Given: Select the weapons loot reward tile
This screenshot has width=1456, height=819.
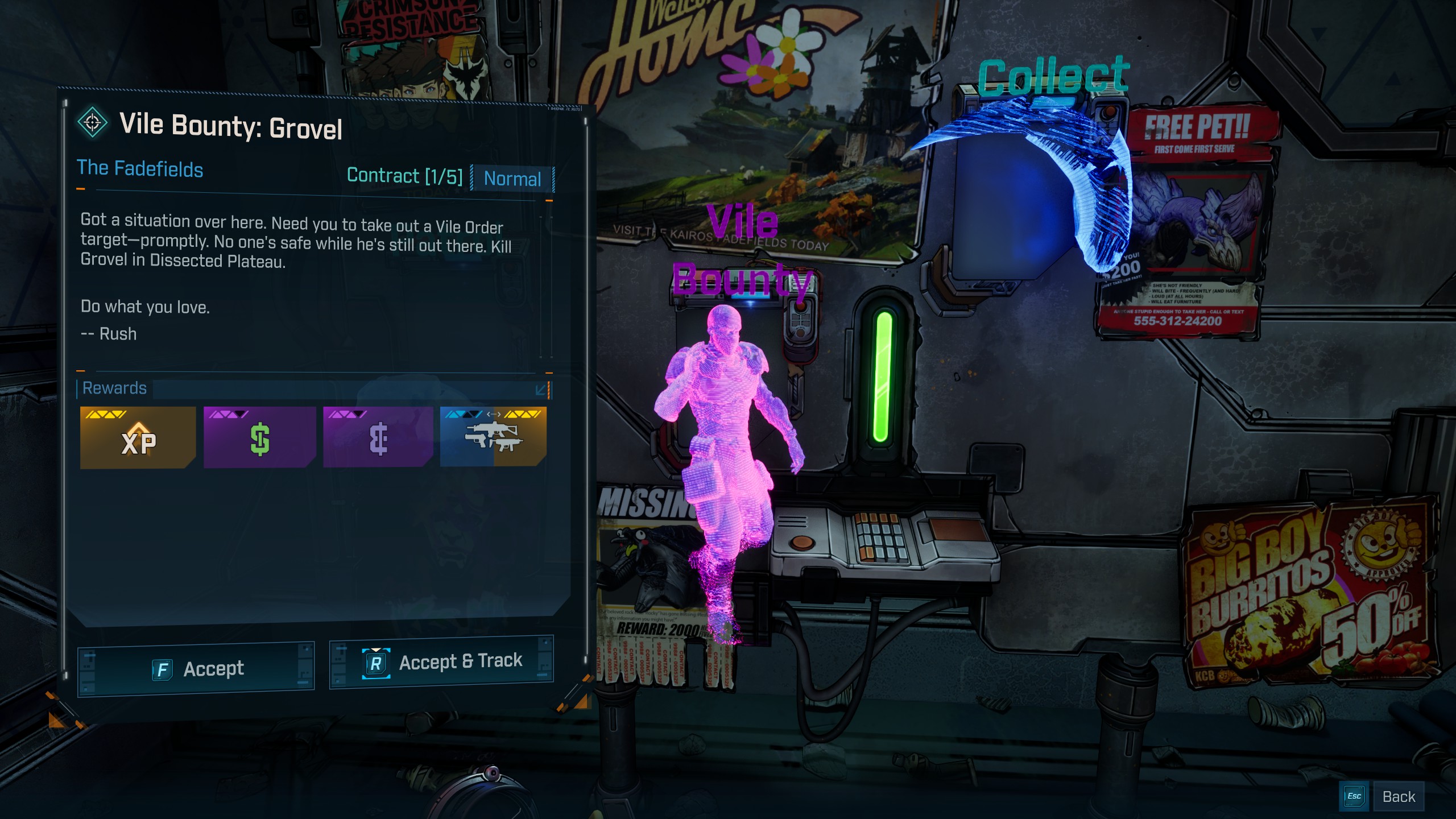Looking at the screenshot, I should [x=493, y=437].
